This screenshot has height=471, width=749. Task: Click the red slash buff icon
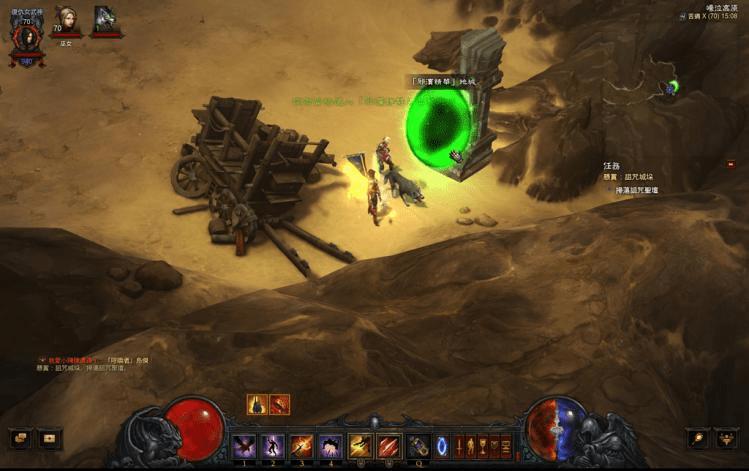[x=280, y=405]
